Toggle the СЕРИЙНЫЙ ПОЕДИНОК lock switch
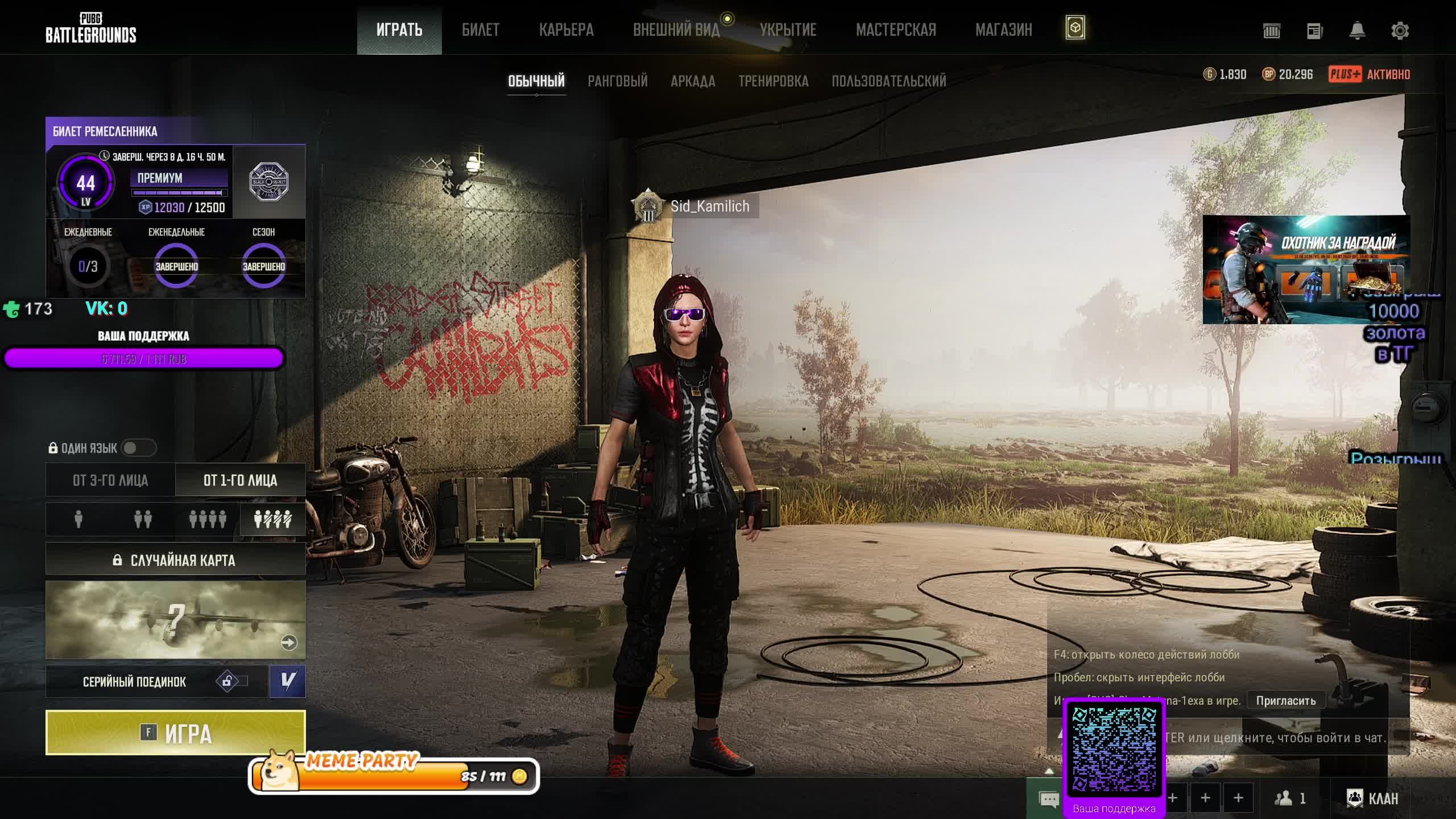The width and height of the screenshot is (1456, 819). 231,681
